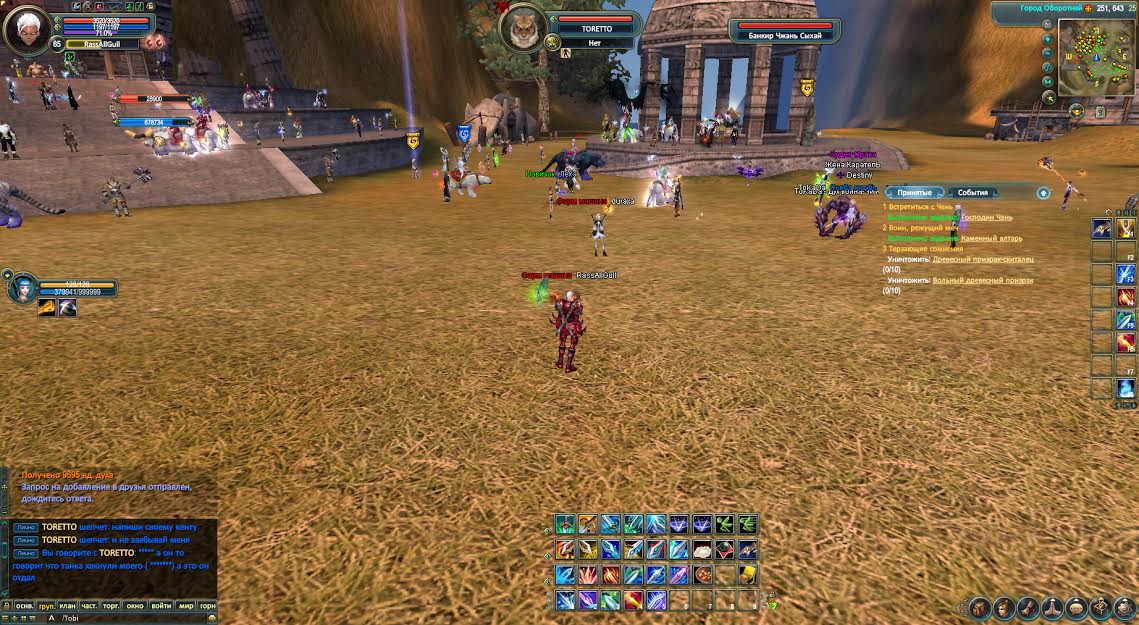This screenshot has width=1139, height=625.
Task: Use the yellow boot item in hotbar
Action: click(x=747, y=575)
